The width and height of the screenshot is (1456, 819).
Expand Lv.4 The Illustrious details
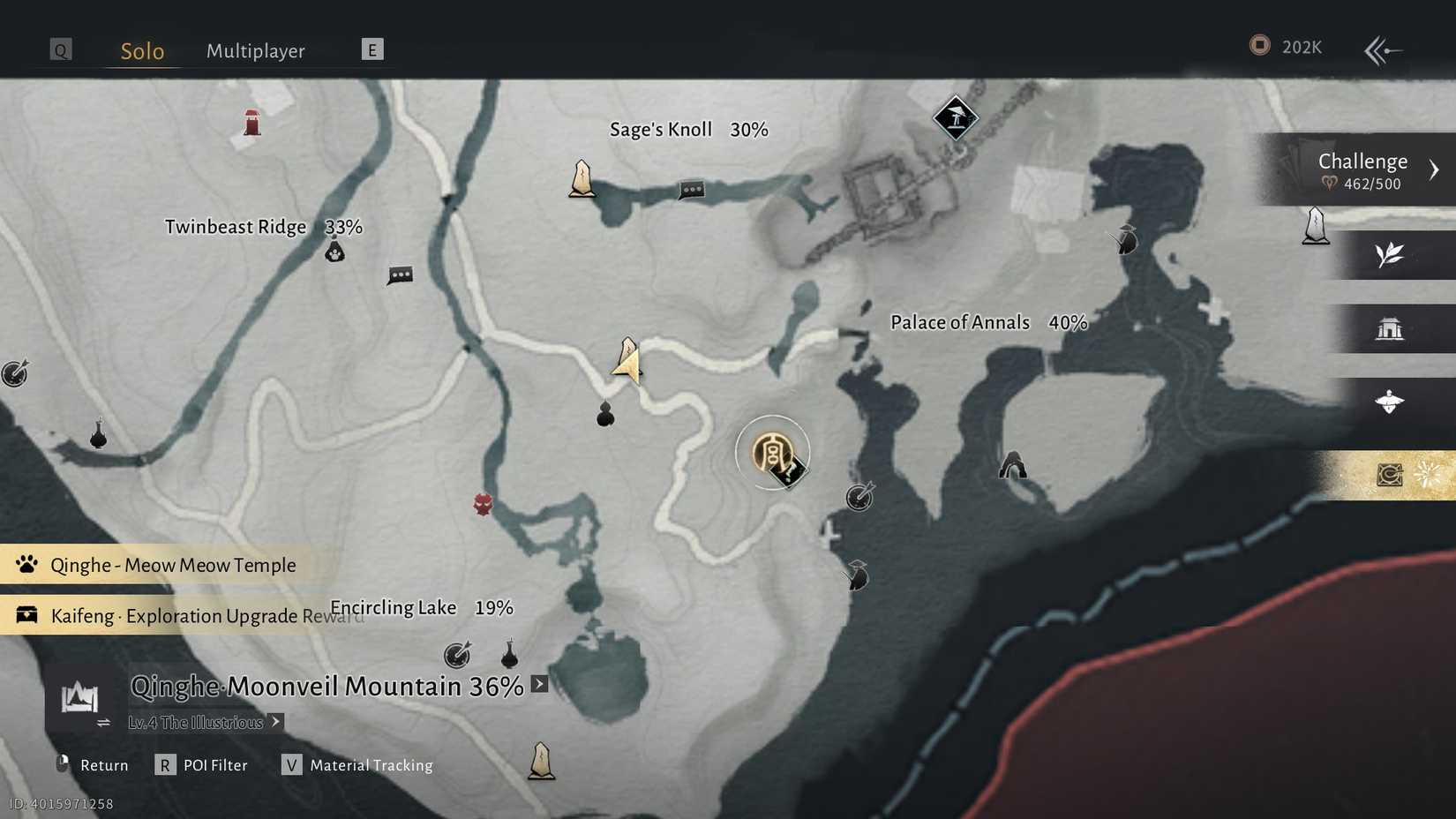(274, 722)
